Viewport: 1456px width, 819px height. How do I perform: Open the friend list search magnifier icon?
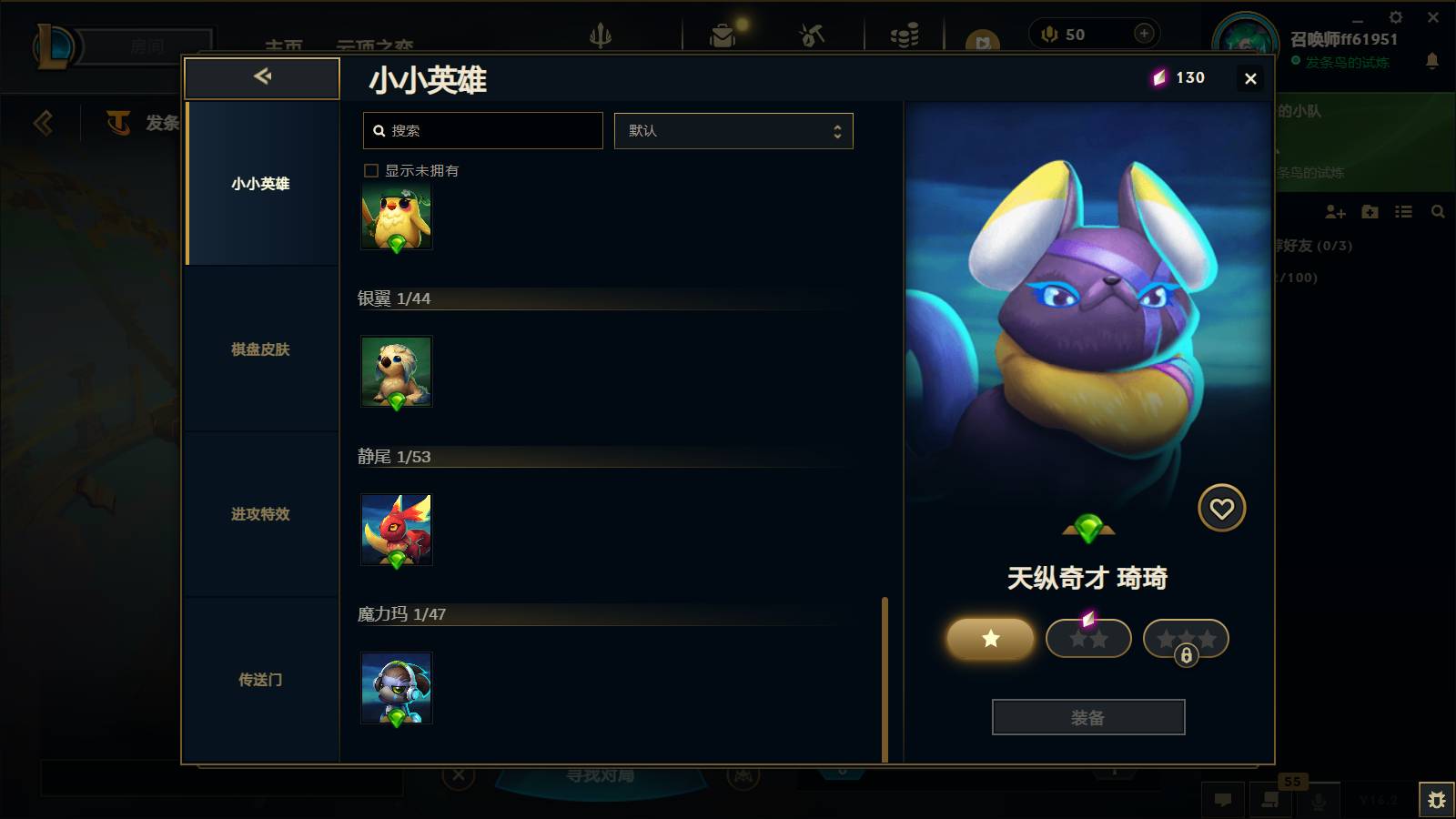click(1438, 212)
